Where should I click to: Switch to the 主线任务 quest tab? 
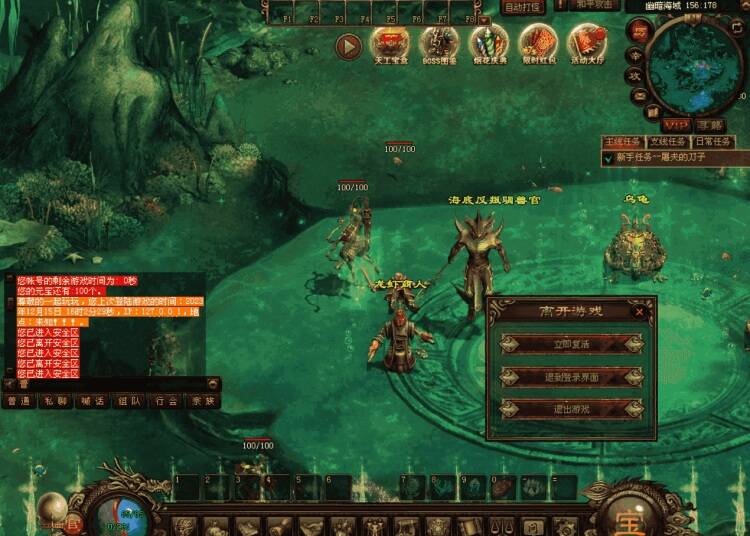pos(622,142)
